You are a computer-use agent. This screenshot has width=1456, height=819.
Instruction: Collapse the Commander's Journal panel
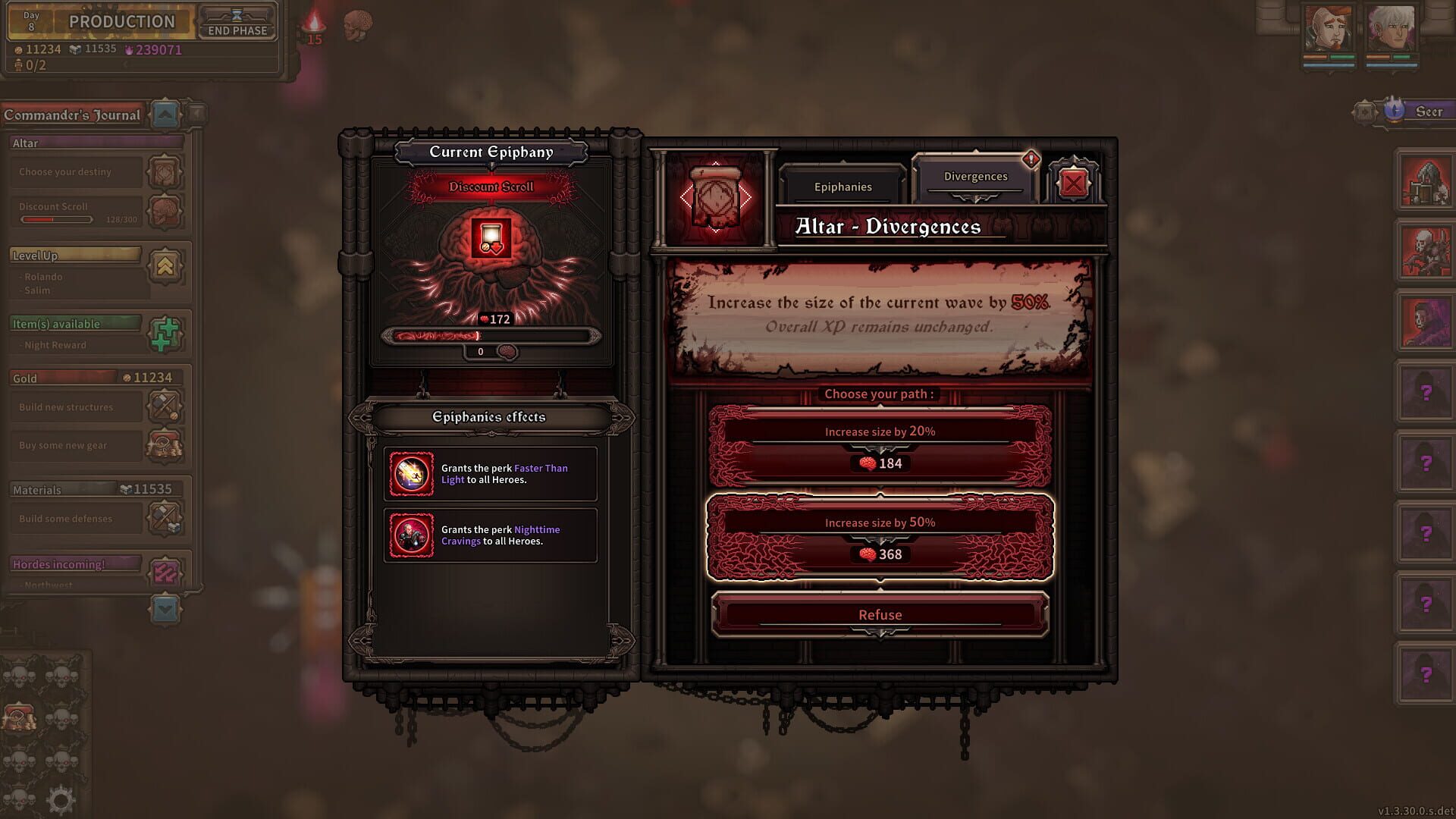[165, 115]
